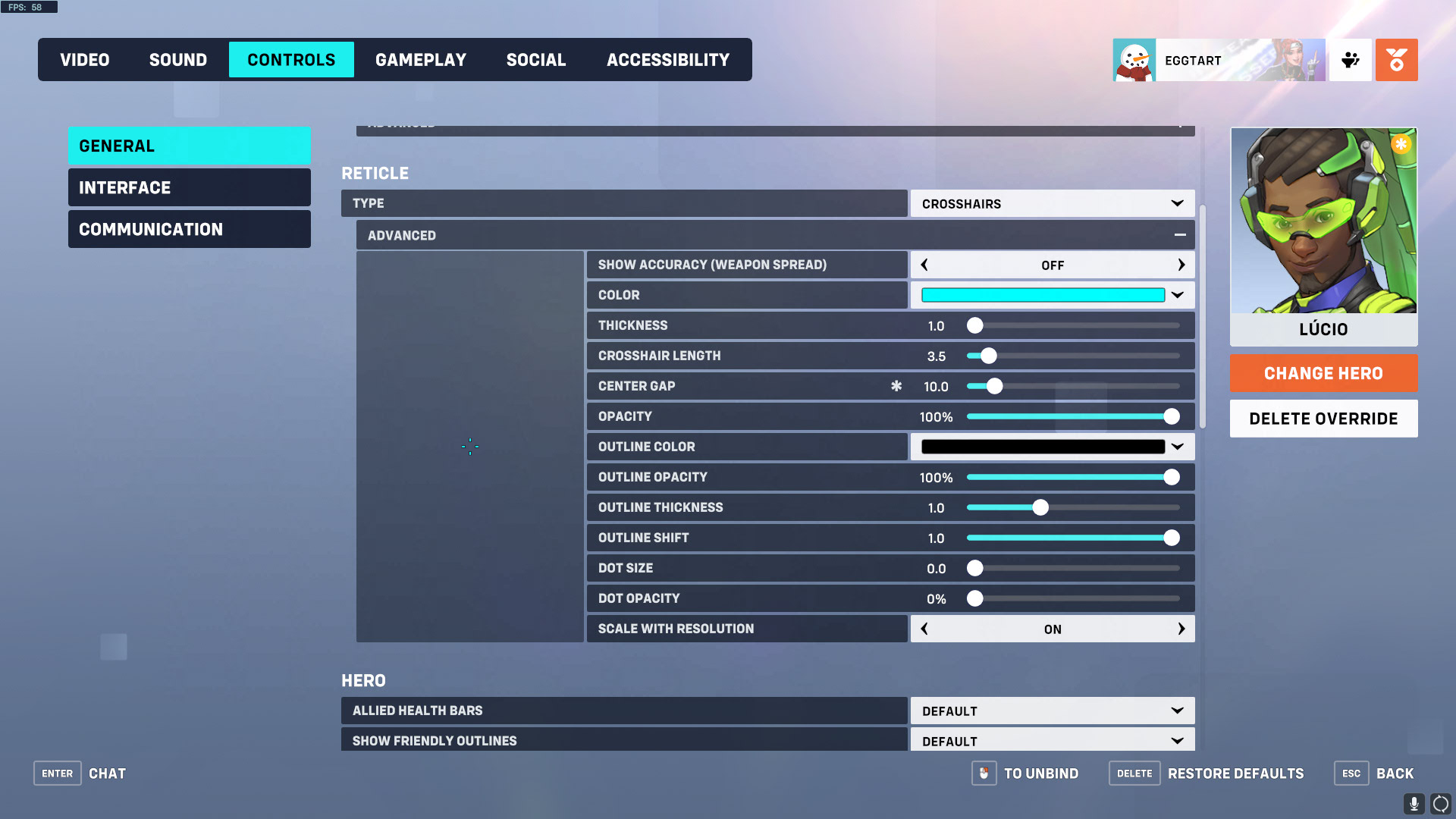Select the COMMUNICATION settings category

click(x=189, y=229)
